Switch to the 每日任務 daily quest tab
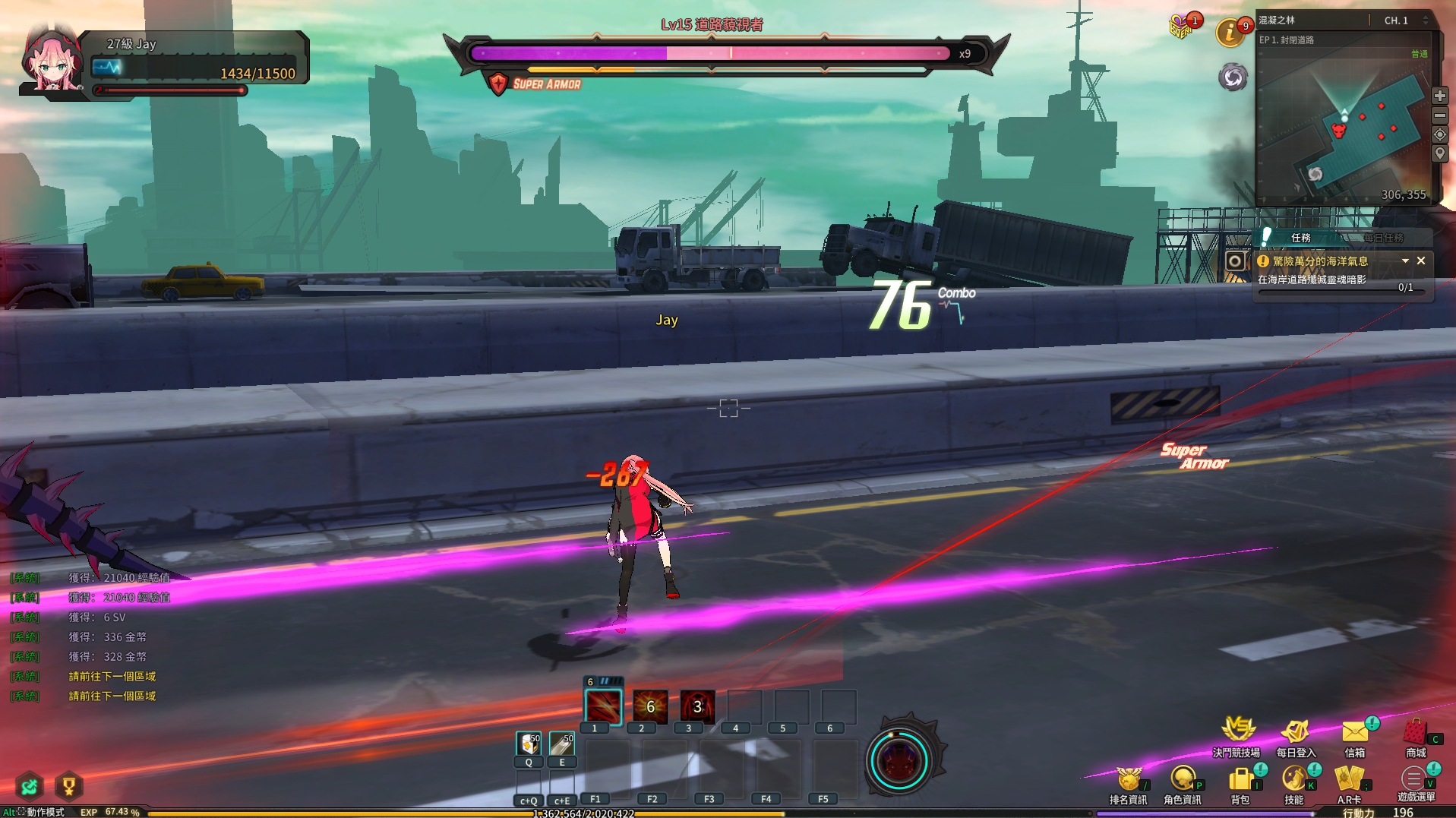 pos(1383,238)
